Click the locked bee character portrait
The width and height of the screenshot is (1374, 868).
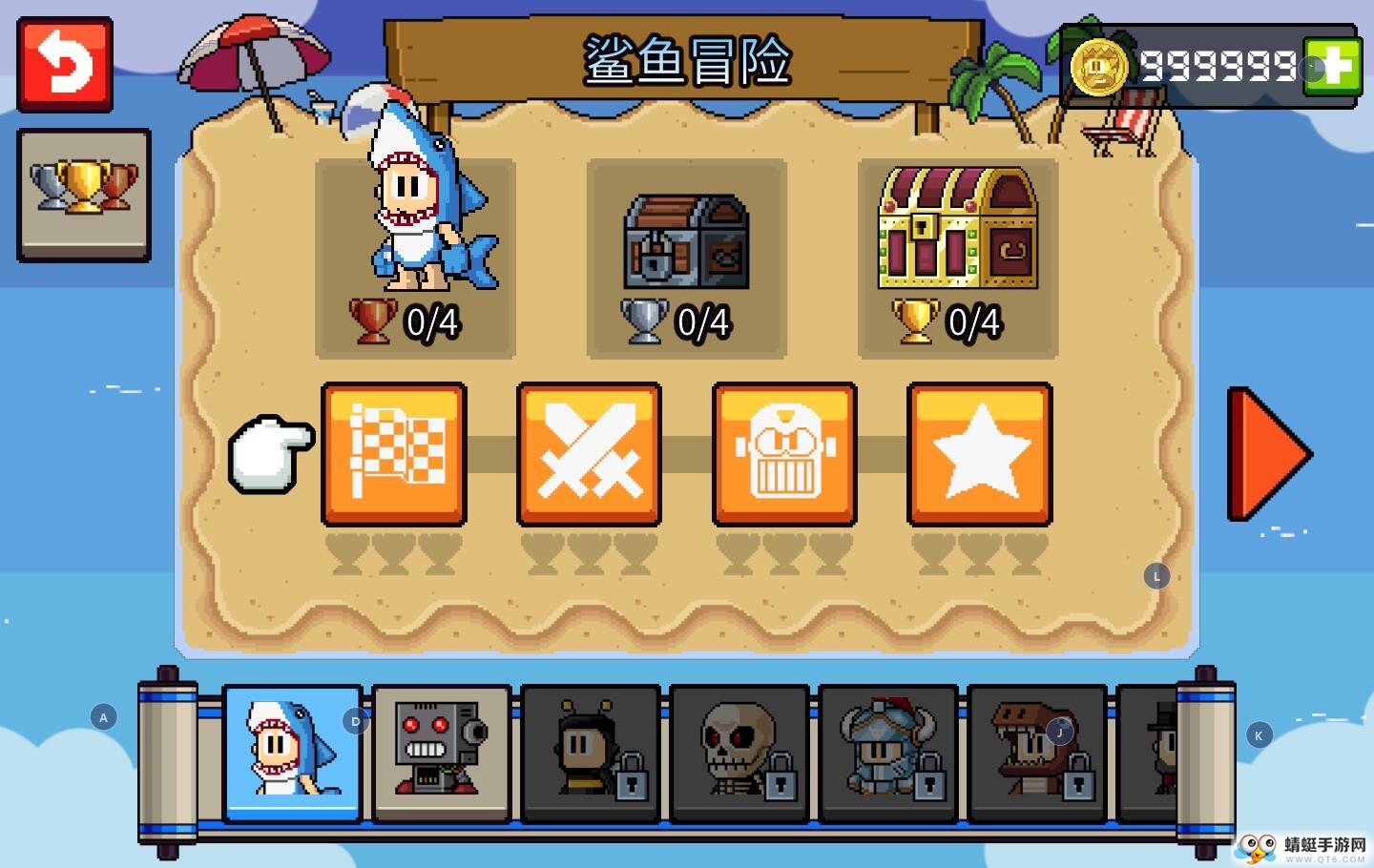click(590, 752)
